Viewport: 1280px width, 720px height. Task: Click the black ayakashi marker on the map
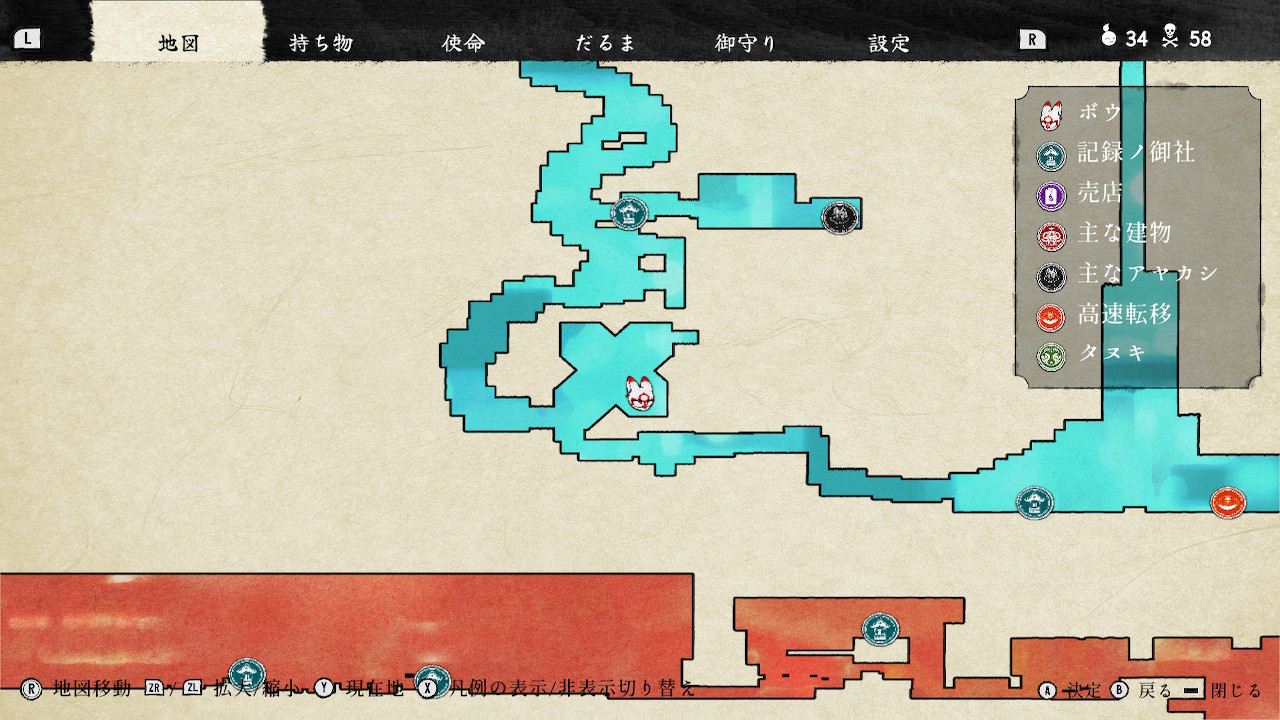838,216
